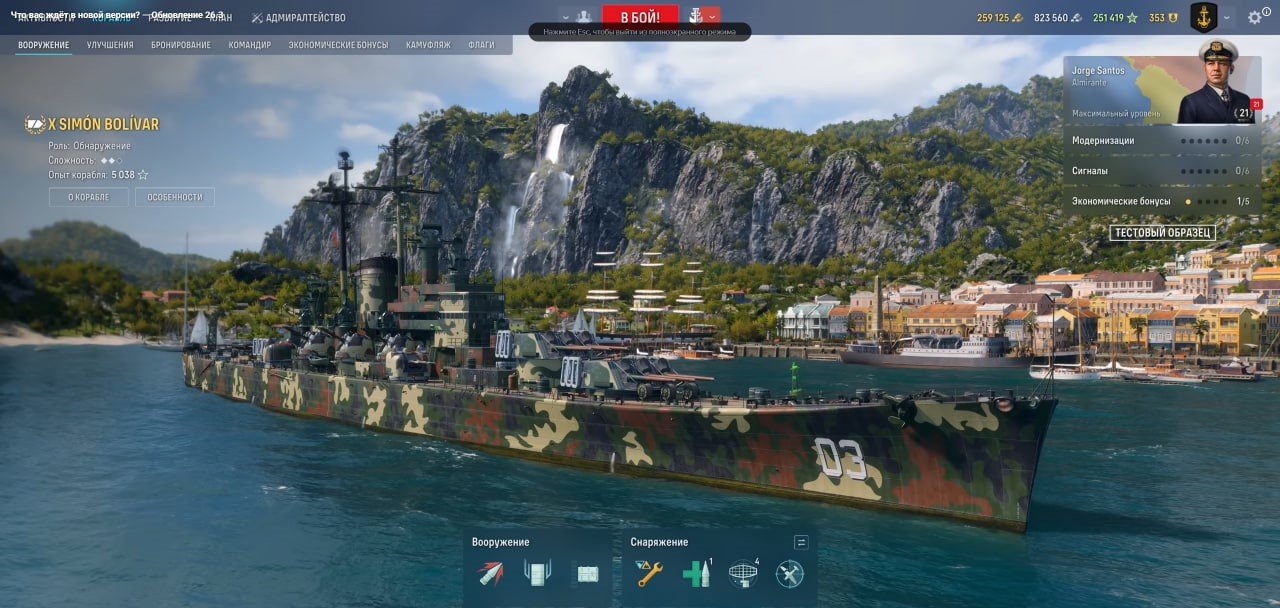
Task: Select the «Командир» tab
Action: coord(249,45)
